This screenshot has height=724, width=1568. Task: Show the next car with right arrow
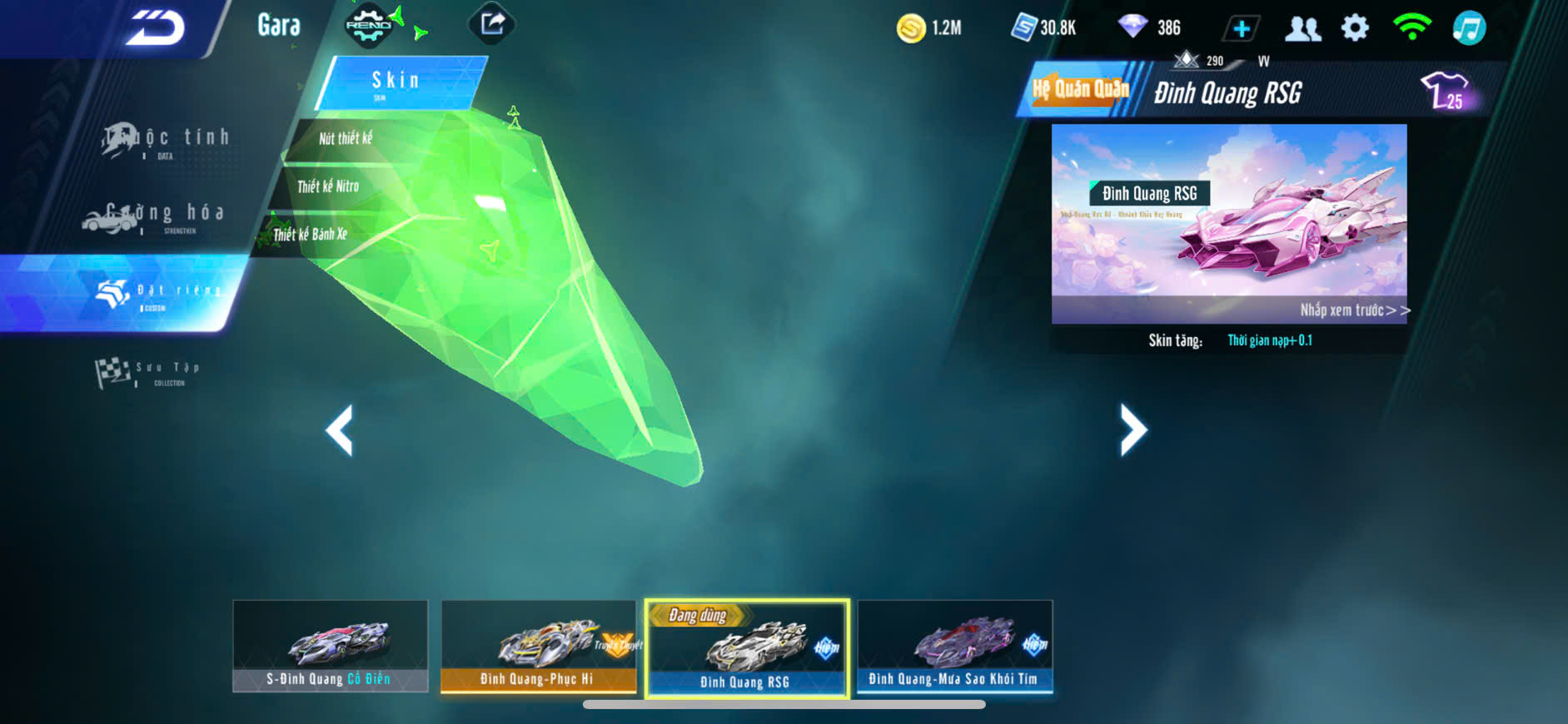click(1132, 430)
